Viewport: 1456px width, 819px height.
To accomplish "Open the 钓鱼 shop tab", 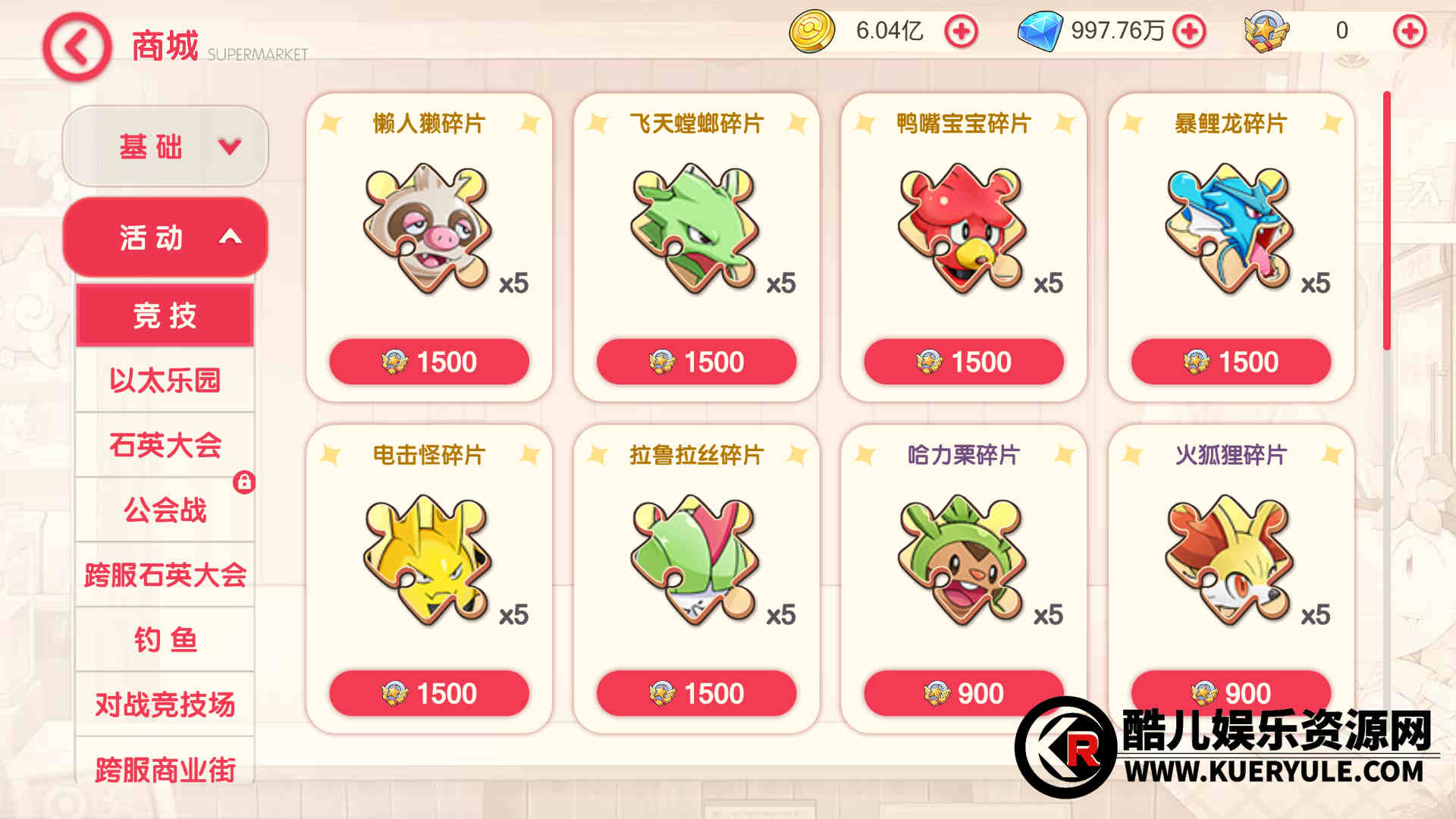I will (165, 640).
